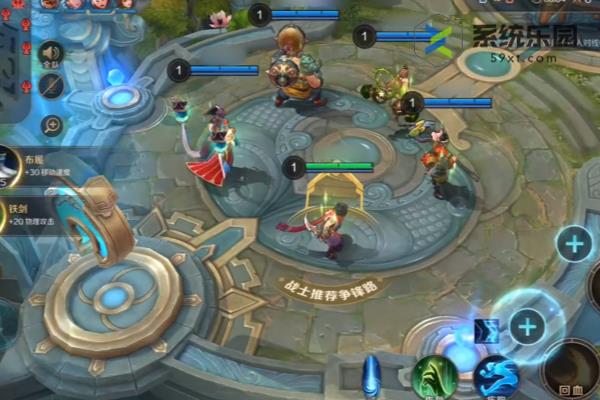600x400 pixels.
Task: Tap the 回血 restore health button
Action: click(x=572, y=372)
